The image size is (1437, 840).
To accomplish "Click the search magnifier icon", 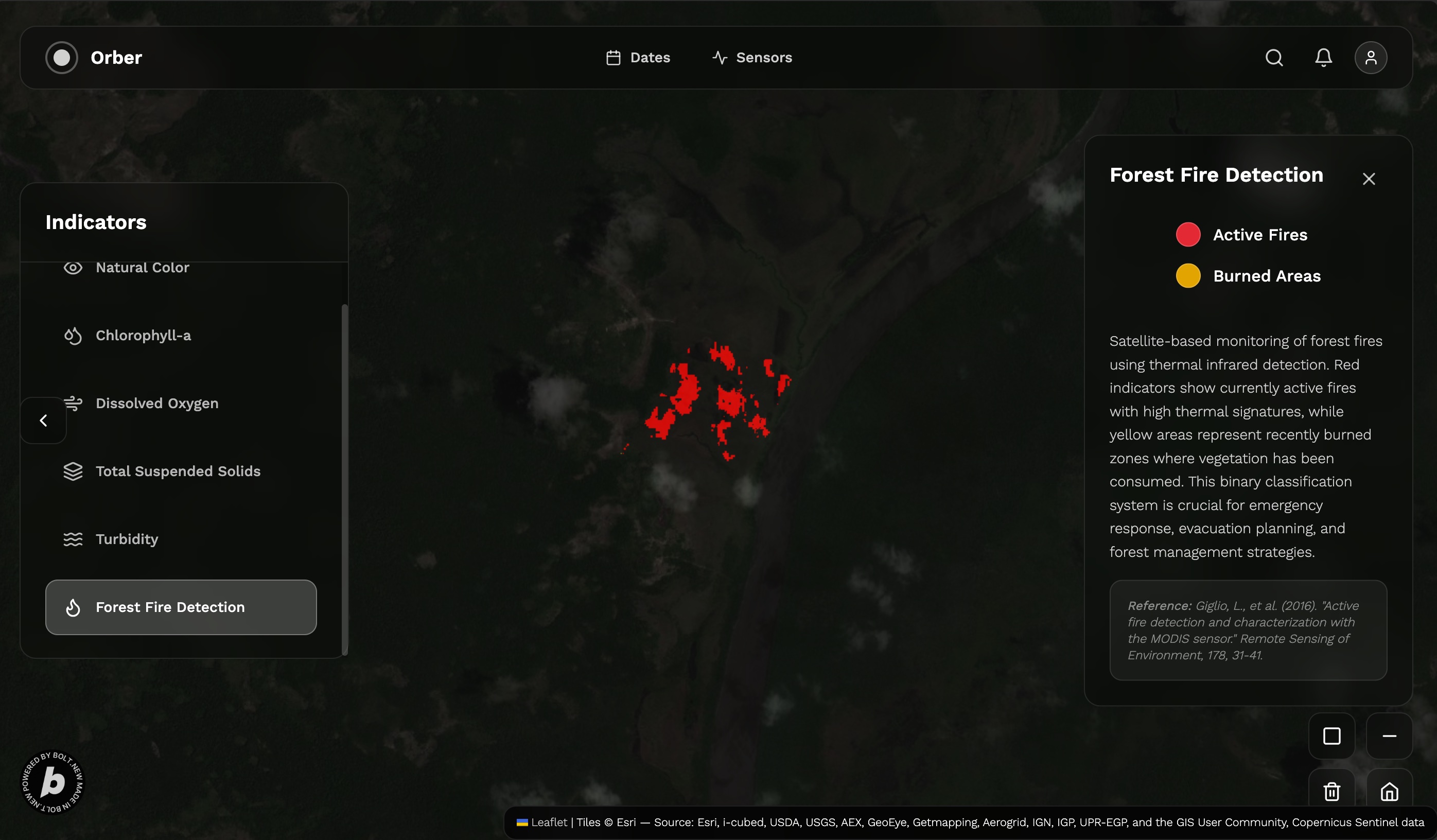I will click(x=1274, y=58).
